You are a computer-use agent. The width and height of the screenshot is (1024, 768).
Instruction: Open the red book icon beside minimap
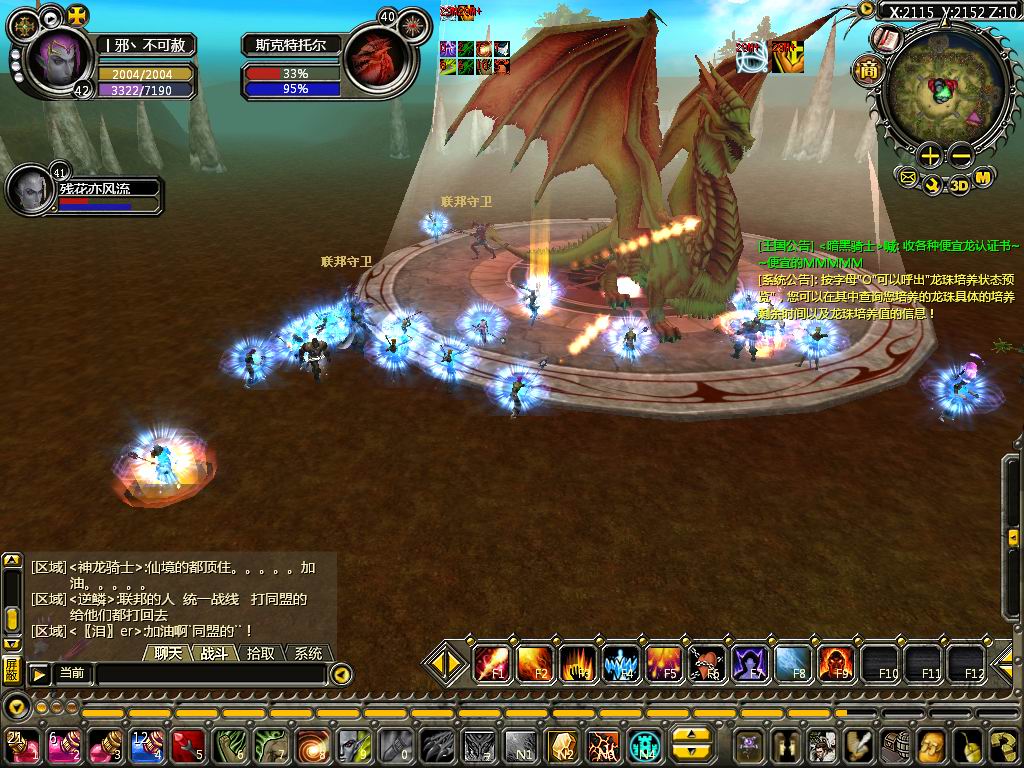[x=886, y=39]
